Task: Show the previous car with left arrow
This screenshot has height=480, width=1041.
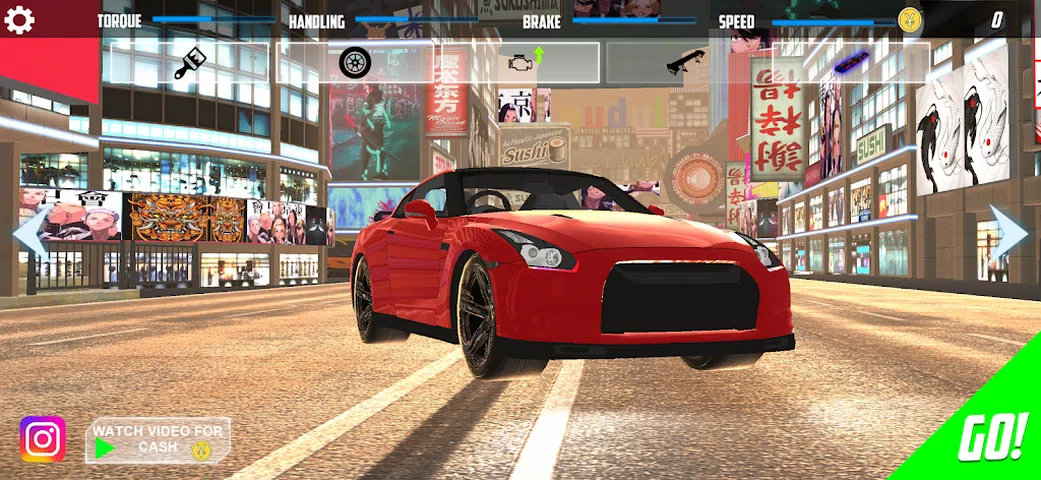Action: (28, 234)
